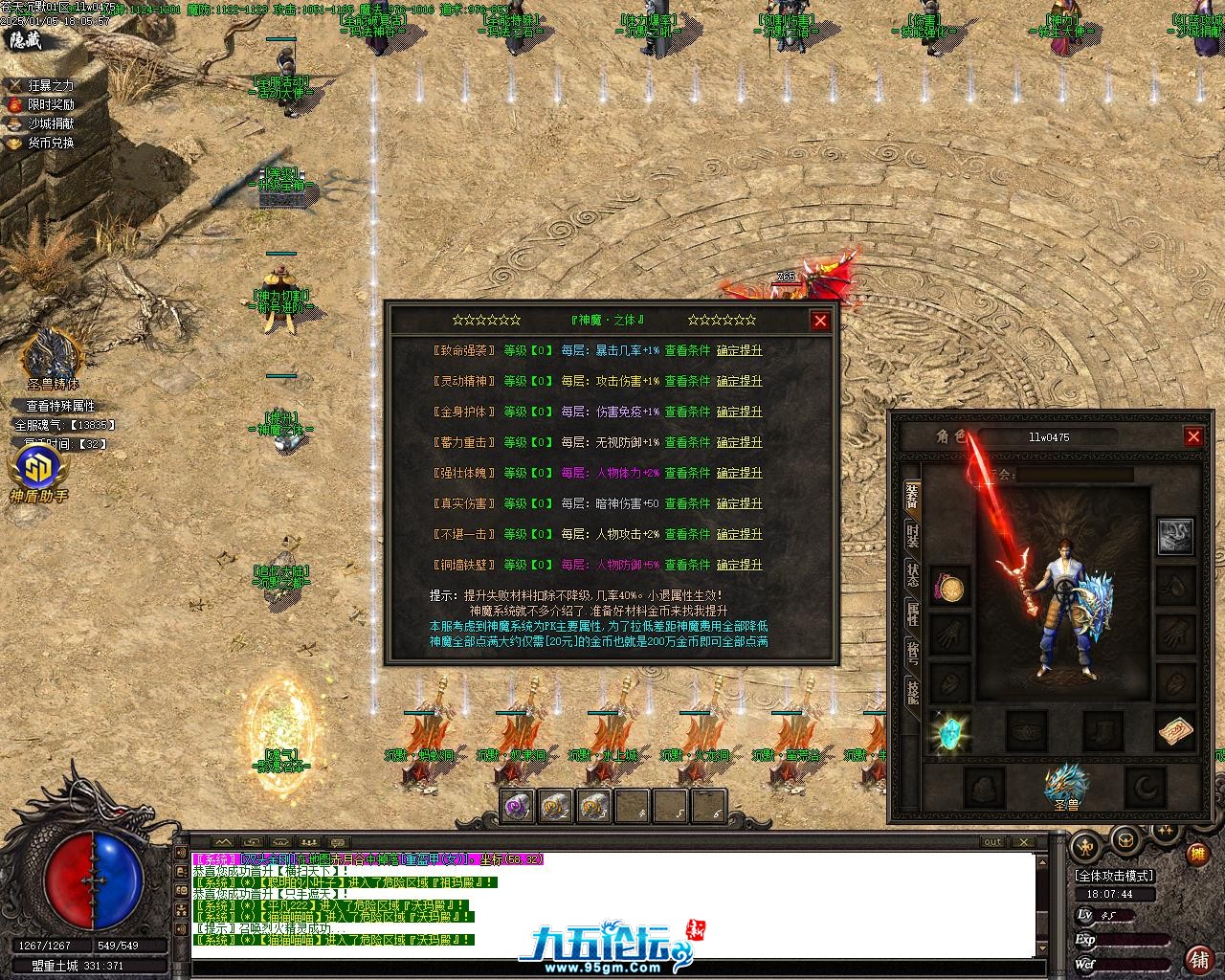Close the 神魔之体 upgrade window
Screen dimensions: 1225x980
(x=820, y=321)
